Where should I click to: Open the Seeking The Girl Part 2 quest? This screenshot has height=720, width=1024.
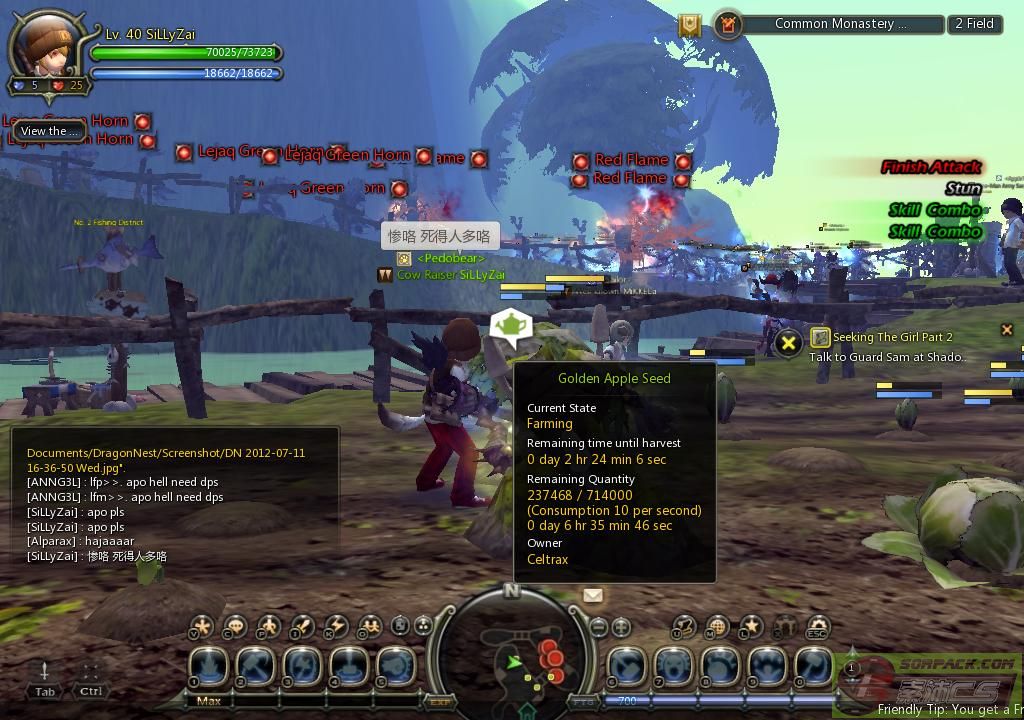tap(892, 337)
